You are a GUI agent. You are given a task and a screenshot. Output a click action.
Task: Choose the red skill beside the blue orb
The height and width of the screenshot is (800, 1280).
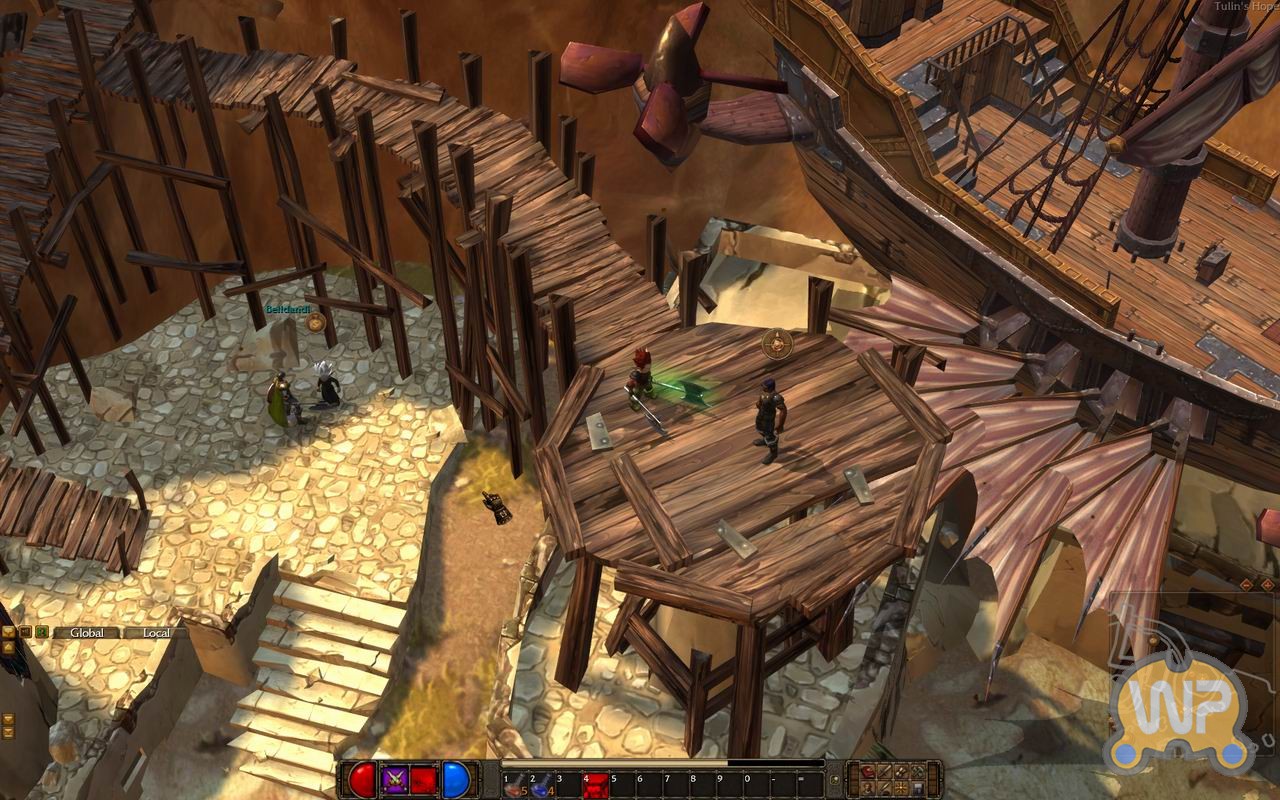(x=424, y=780)
